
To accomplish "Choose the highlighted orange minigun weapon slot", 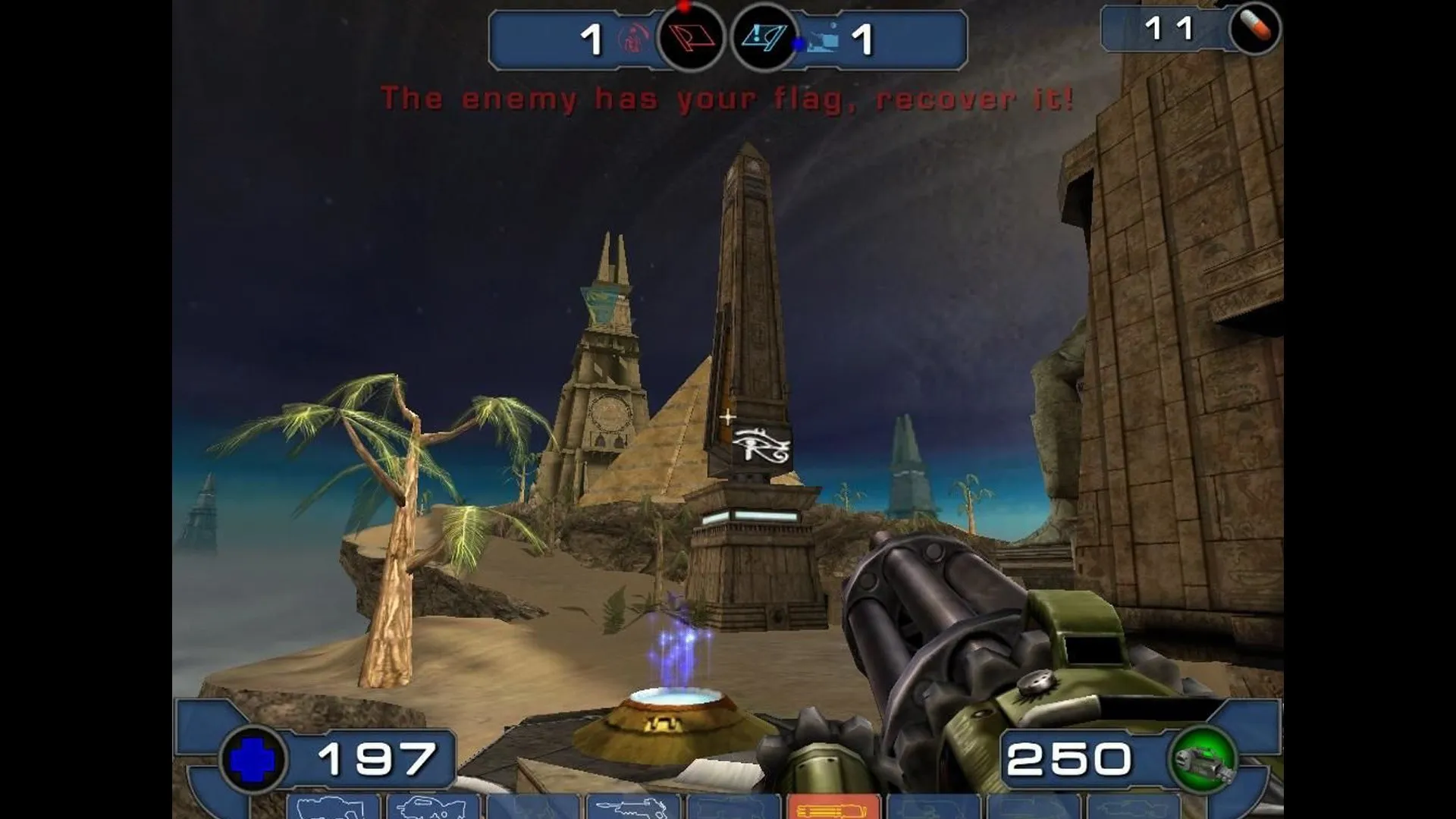I will 833,807.
